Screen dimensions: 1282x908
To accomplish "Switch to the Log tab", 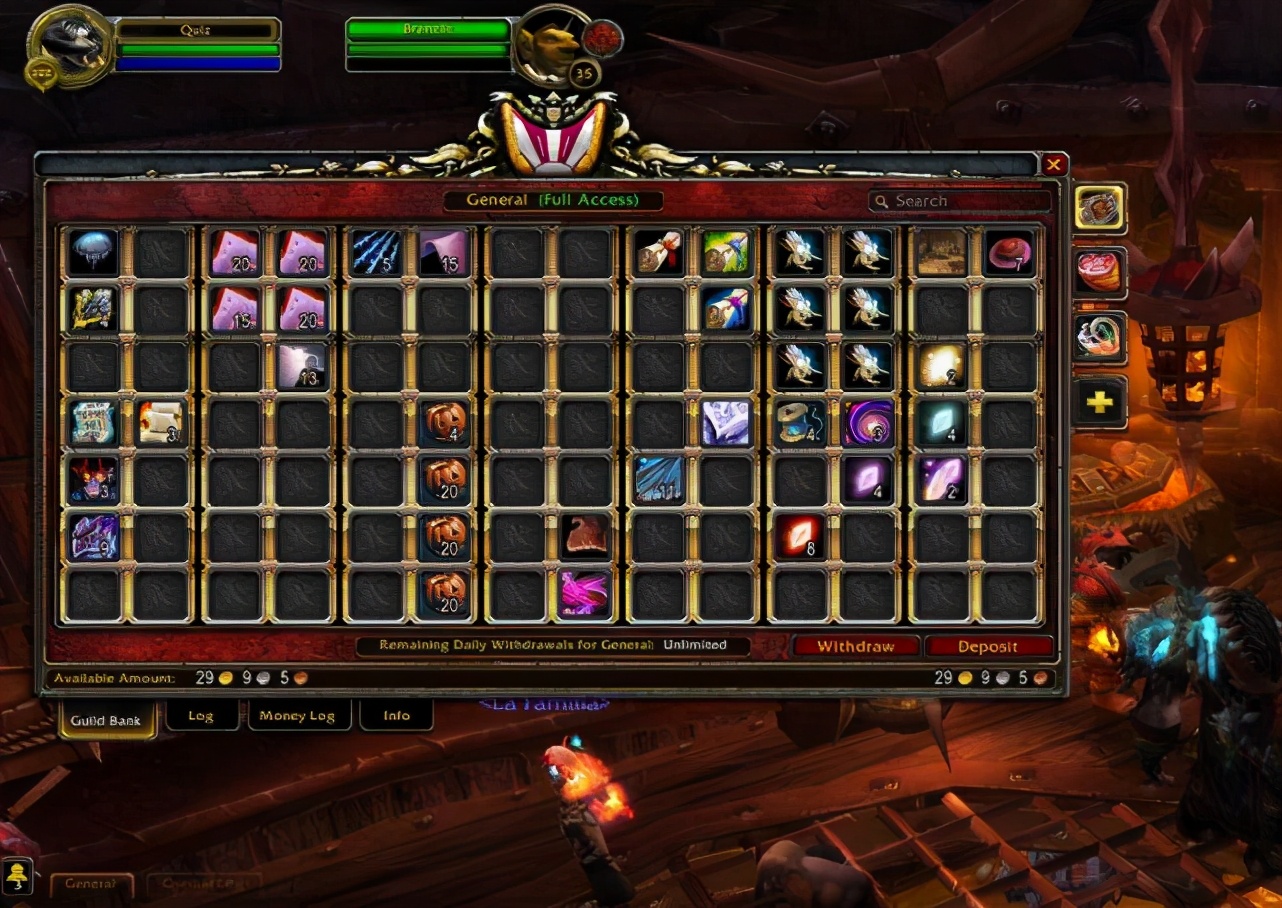I will [201, 716].
